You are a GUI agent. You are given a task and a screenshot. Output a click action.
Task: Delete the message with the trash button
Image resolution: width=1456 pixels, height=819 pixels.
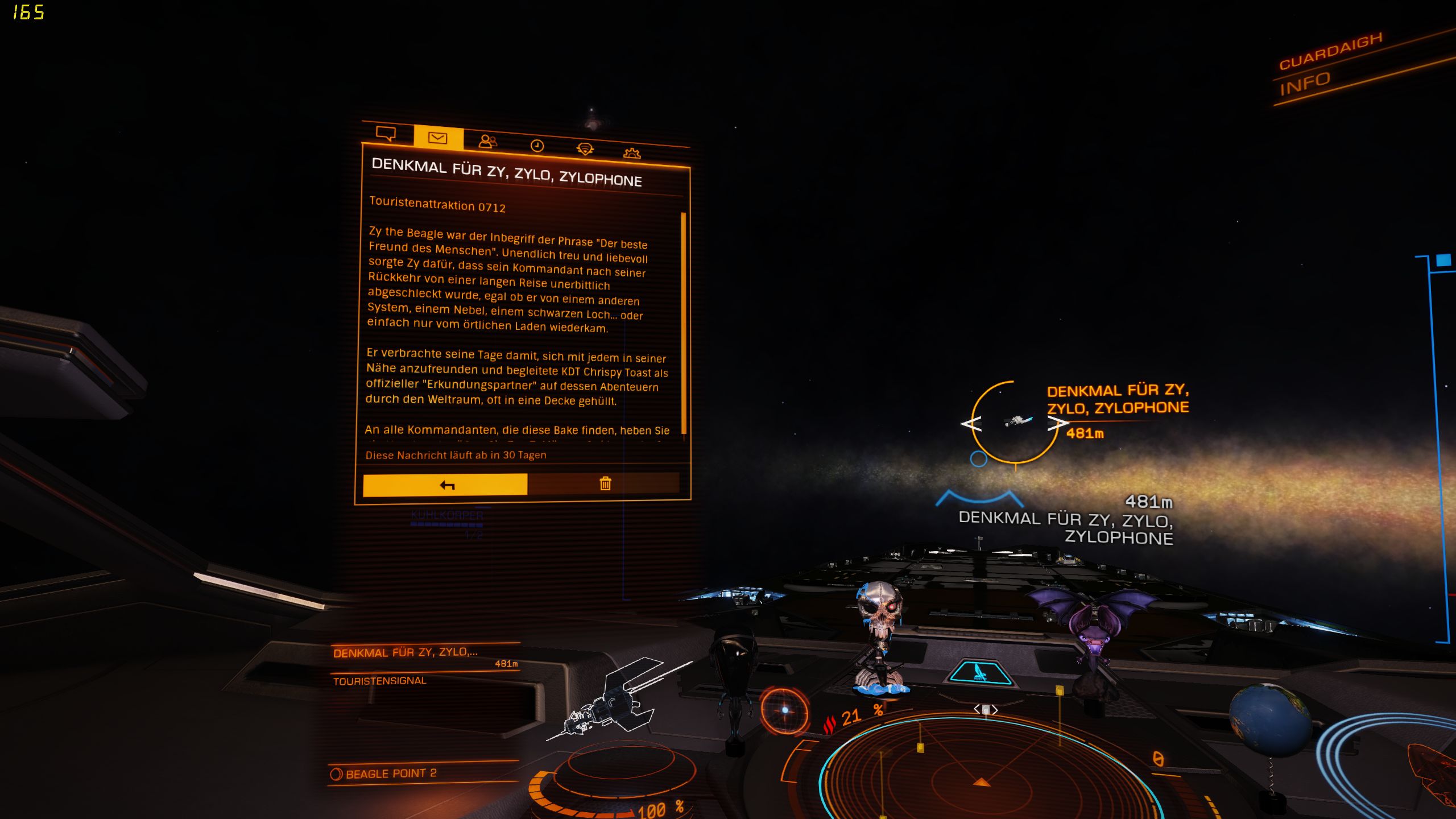click(605, 483)
